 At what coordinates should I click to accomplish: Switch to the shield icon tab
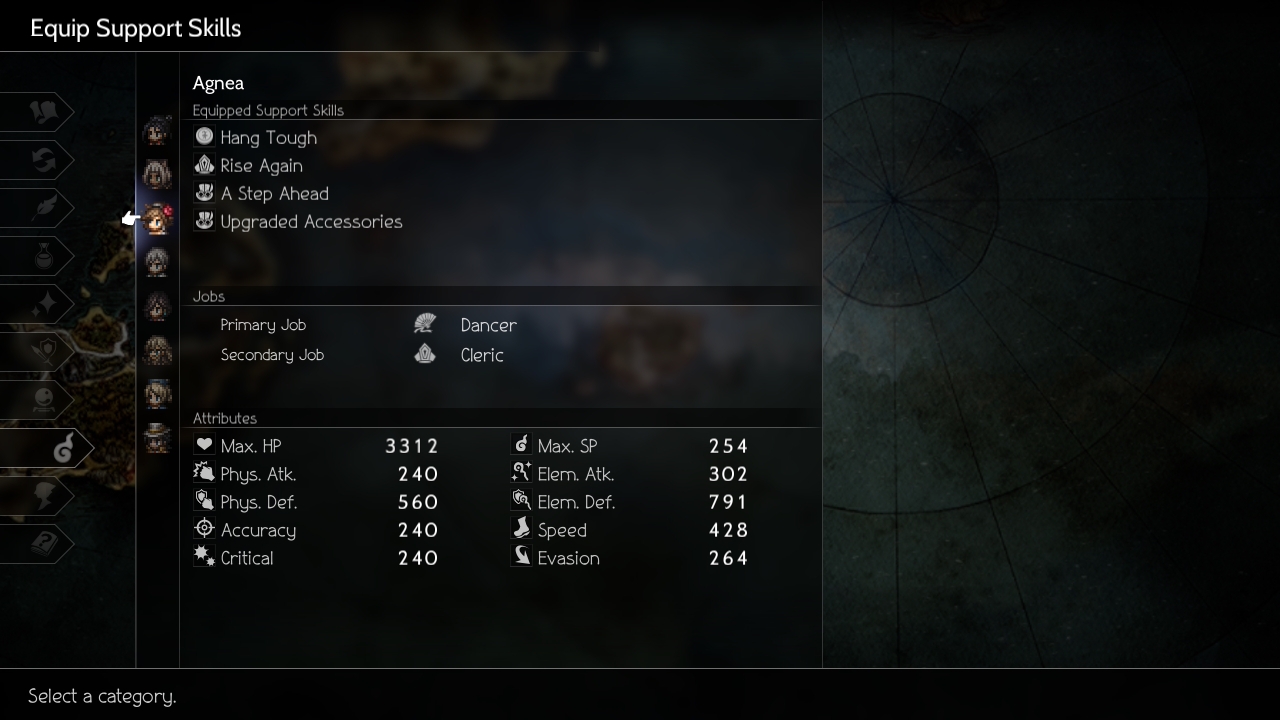pyautogui.click(x=43, y=353)
